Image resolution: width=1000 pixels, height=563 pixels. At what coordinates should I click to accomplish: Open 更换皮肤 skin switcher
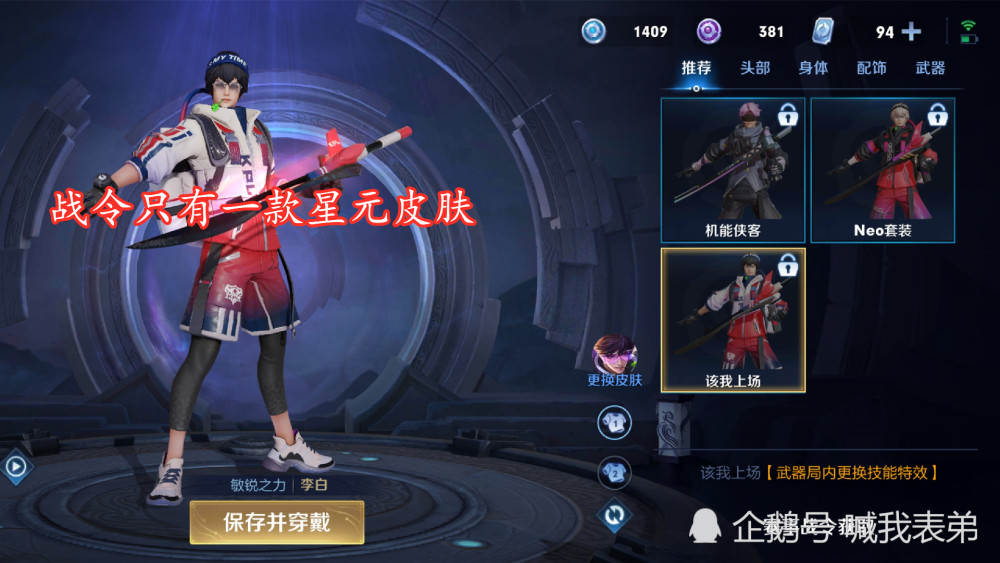[615, 360]
